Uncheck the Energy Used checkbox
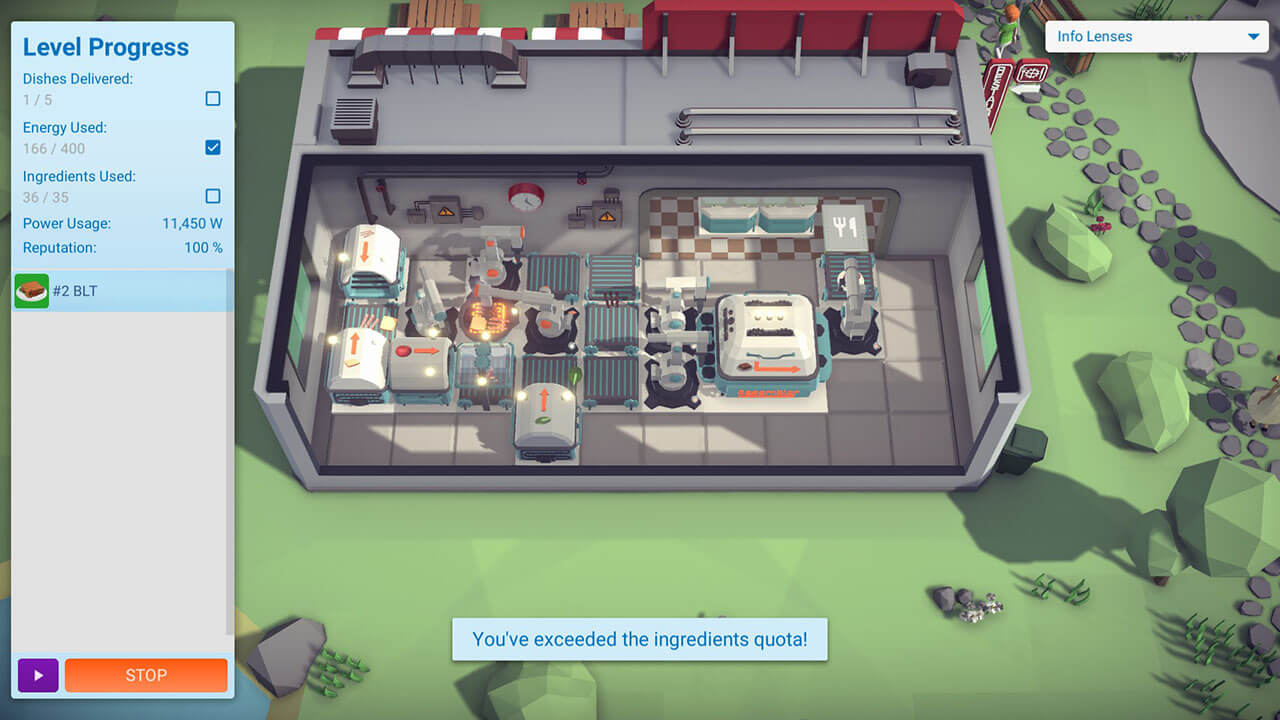 (x=212, y=146)
